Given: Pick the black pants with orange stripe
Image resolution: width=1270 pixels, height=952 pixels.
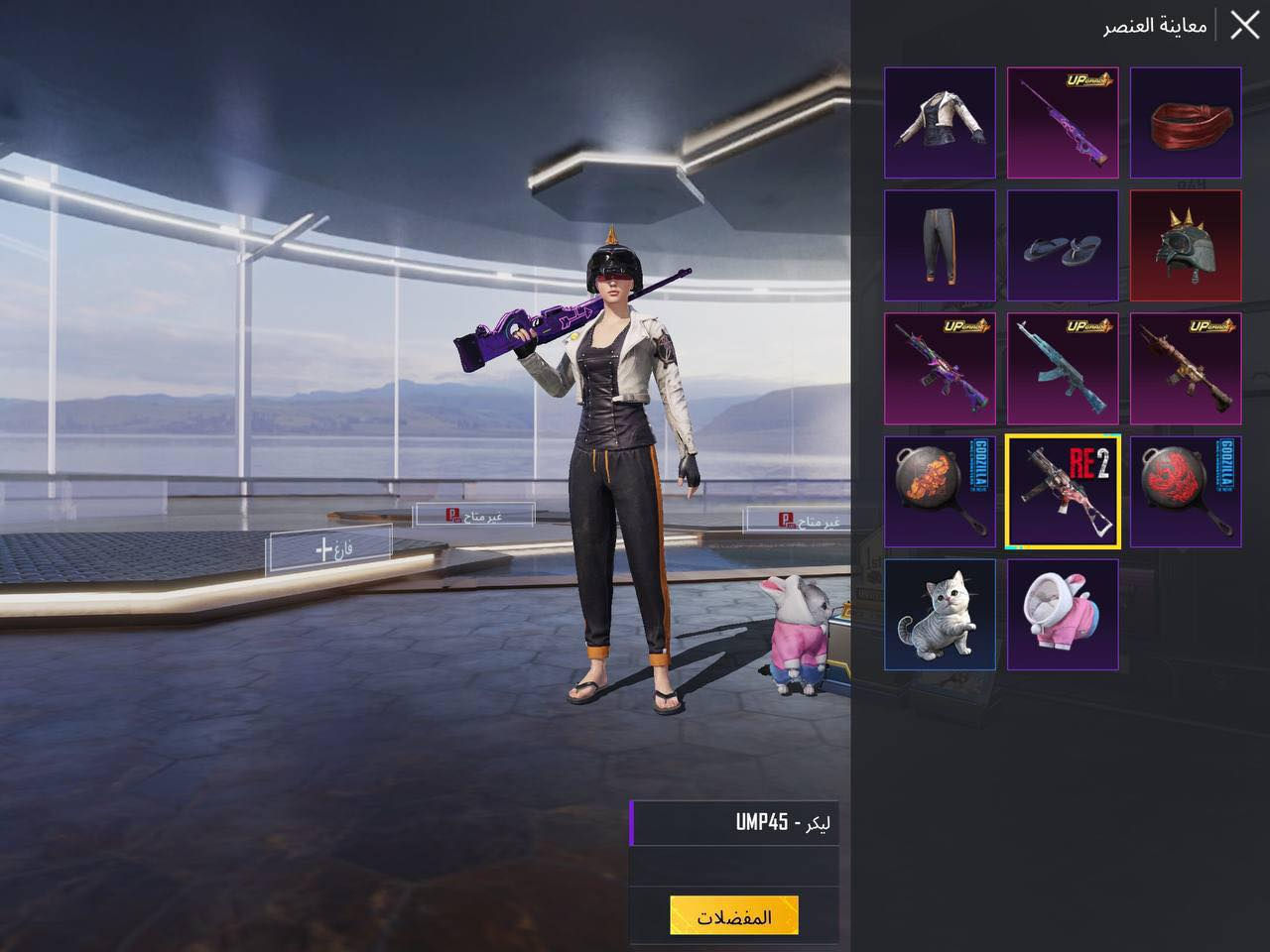Looking at the screenshot, I should (940, 246).
